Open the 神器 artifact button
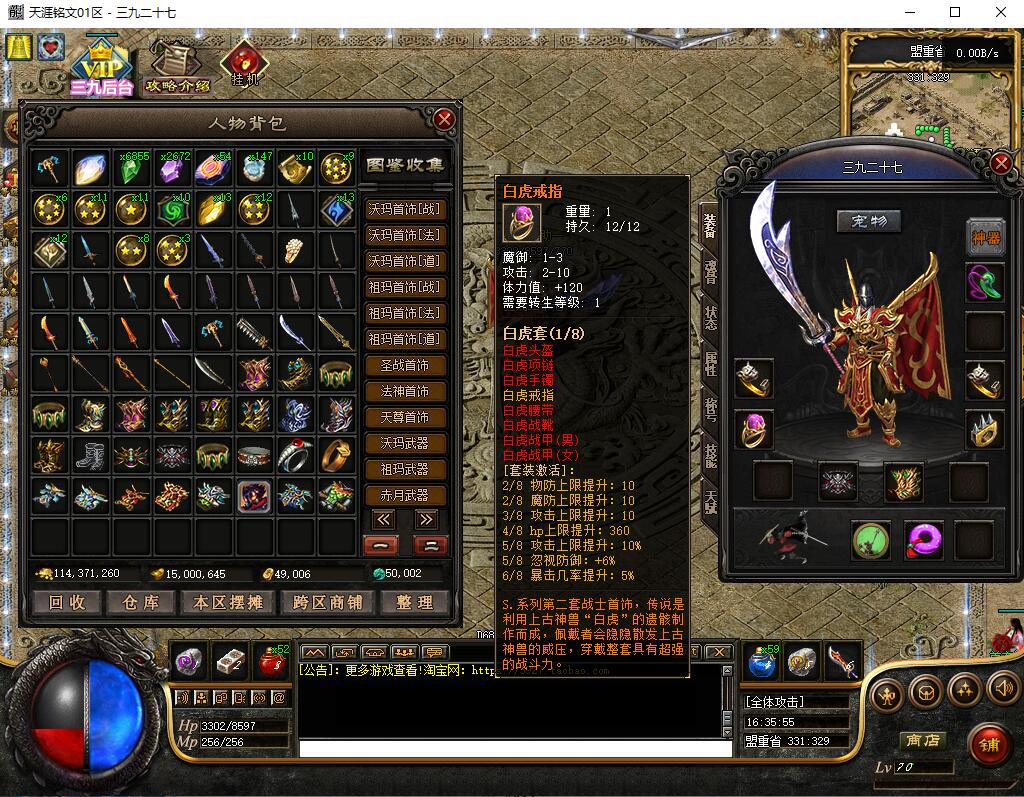 point(985,236)
